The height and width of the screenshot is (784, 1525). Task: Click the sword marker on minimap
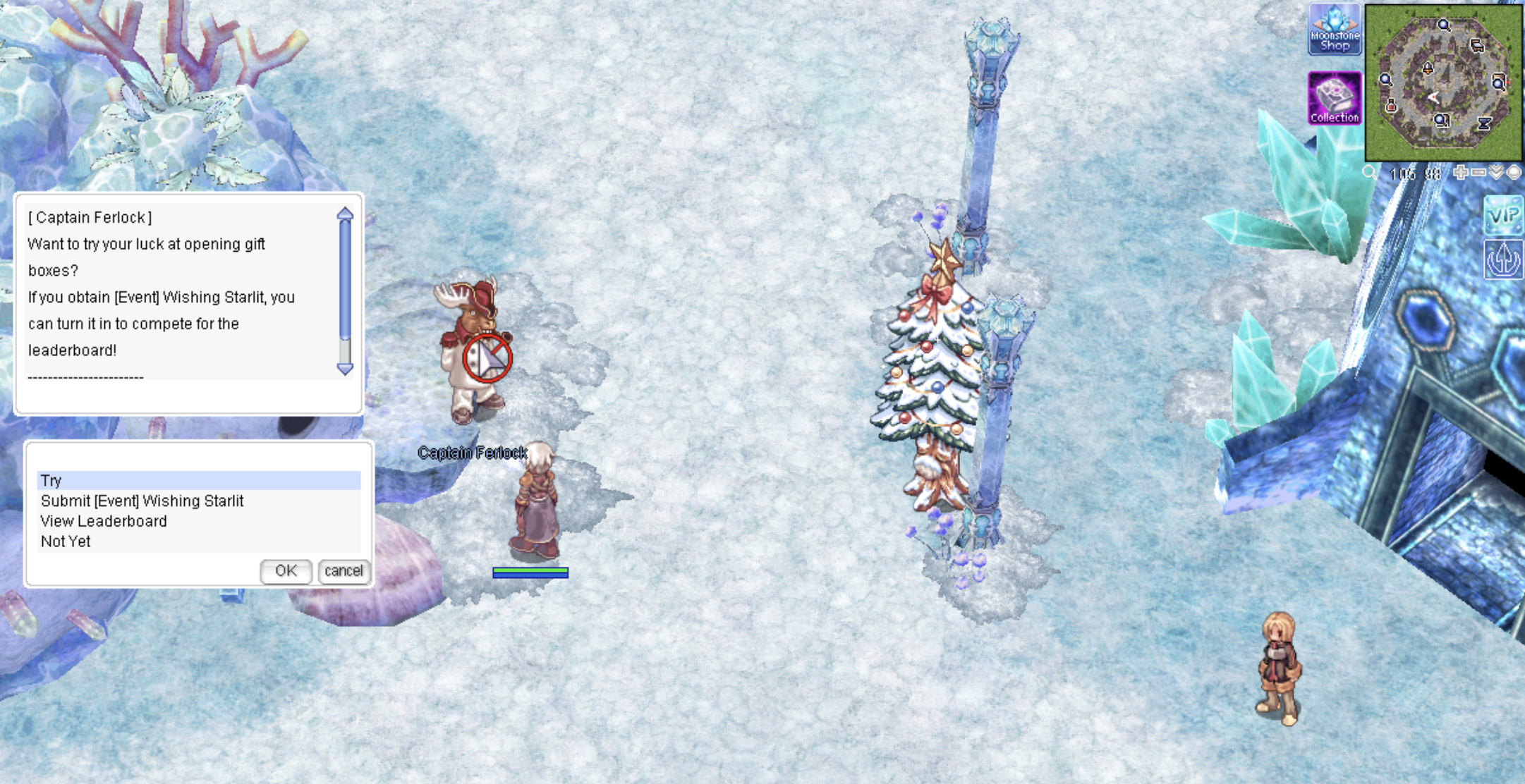(1428, 68)
